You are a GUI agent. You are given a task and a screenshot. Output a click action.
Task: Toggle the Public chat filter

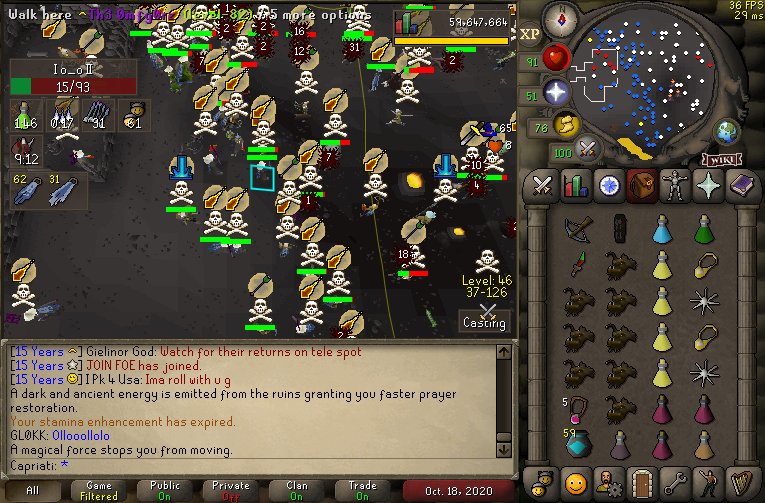pos(163,491)
